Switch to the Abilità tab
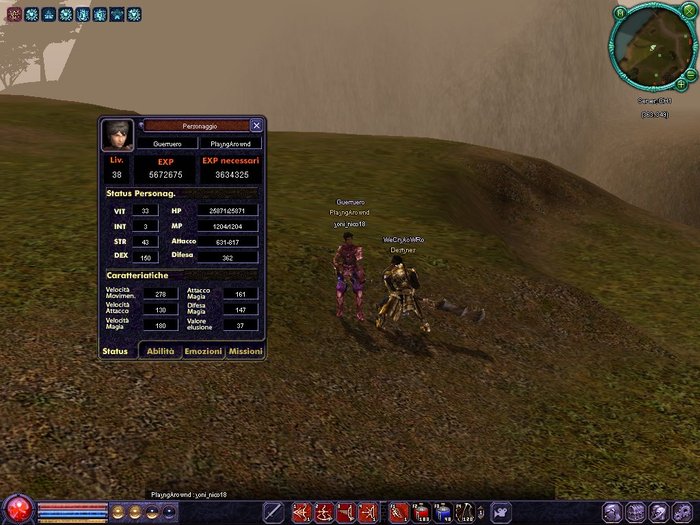Screen dimensions: 700x525 tap(160, 352)
